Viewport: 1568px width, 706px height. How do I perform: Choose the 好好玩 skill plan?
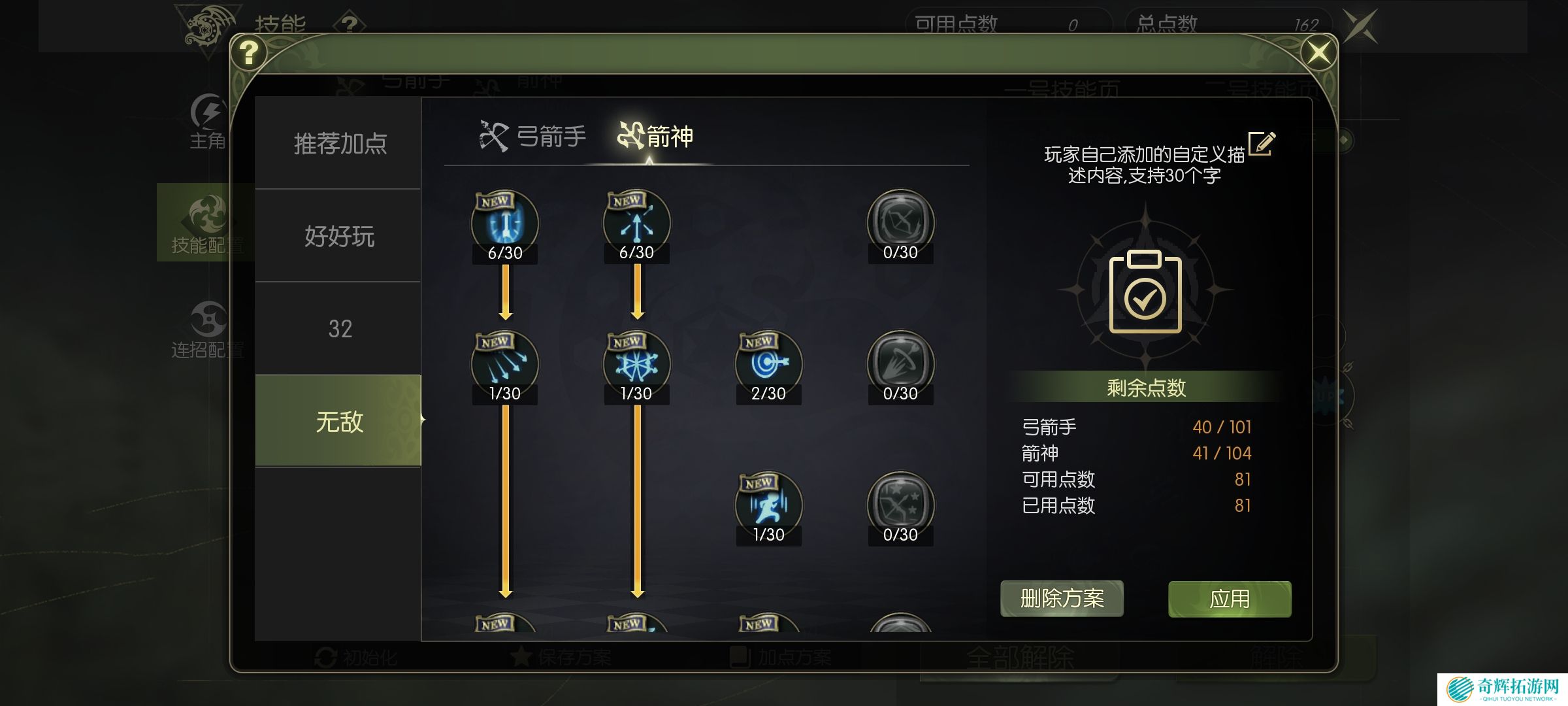[339, 236]
